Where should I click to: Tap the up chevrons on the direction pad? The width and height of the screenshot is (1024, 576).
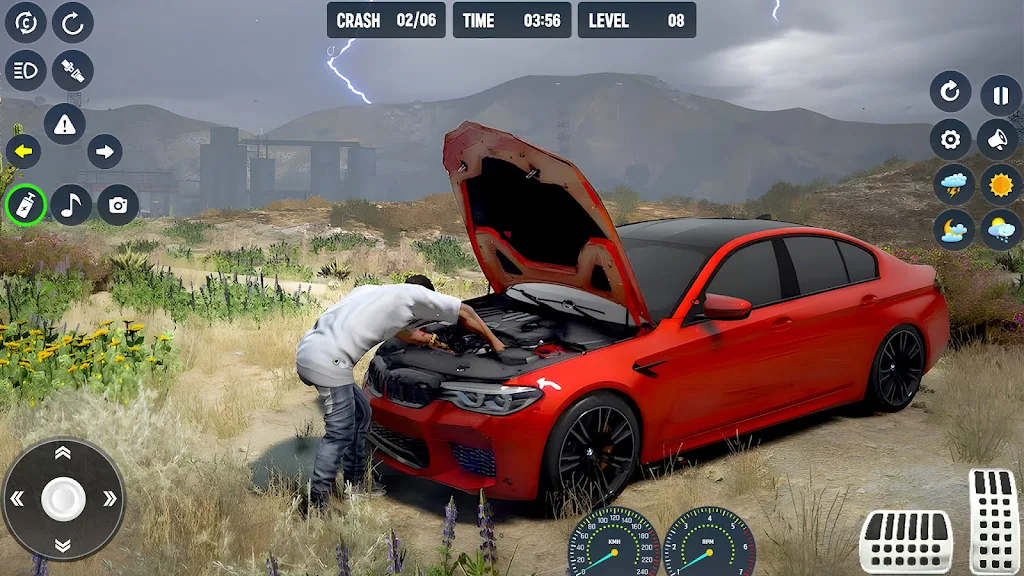pos(63,454)
